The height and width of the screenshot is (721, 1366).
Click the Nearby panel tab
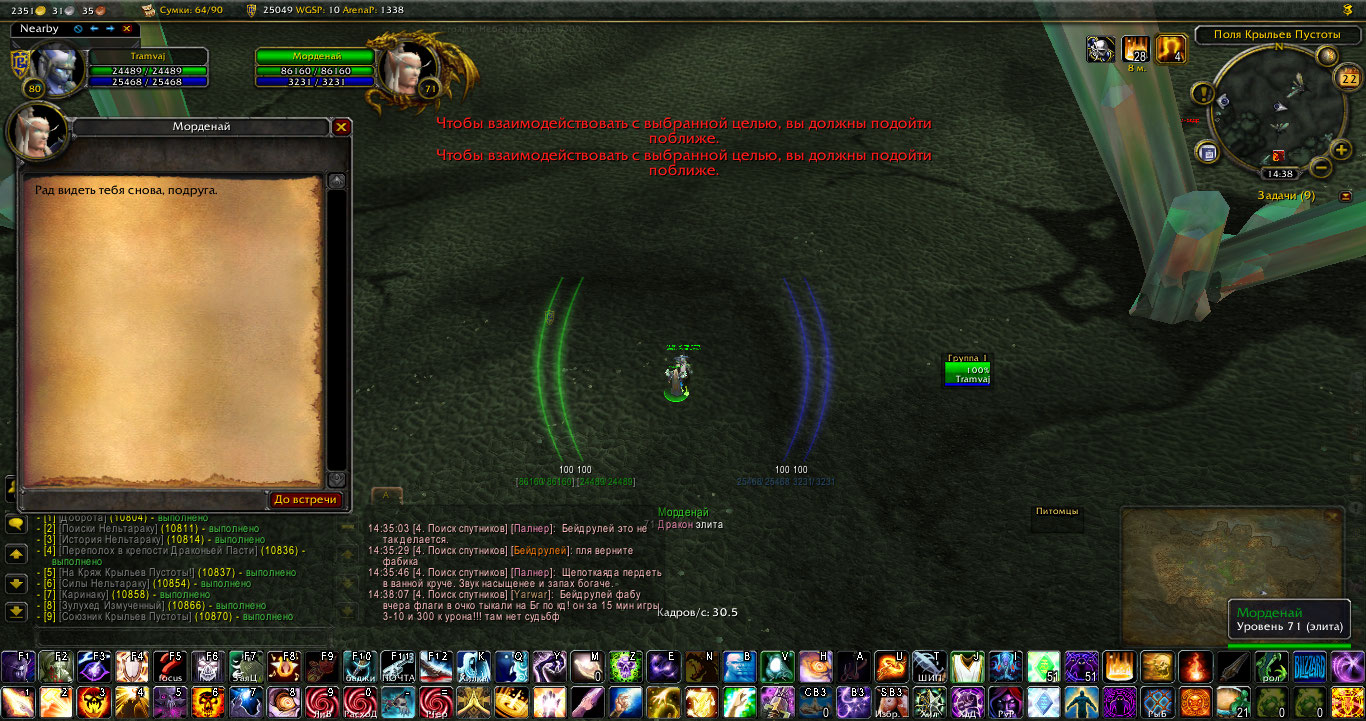[40, 29]
